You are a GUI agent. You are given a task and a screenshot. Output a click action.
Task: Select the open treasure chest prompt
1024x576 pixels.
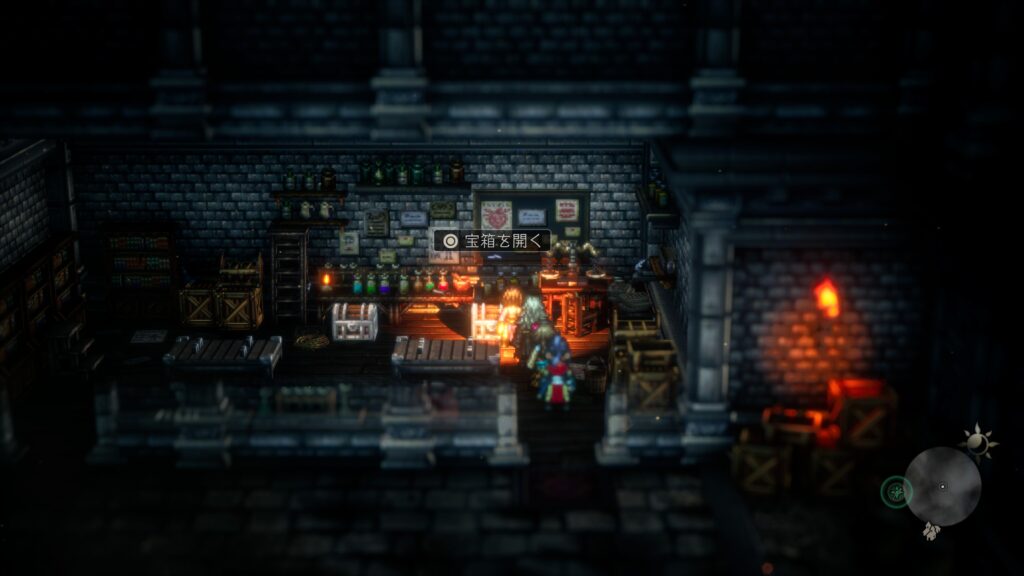click(x=491, y=240)
